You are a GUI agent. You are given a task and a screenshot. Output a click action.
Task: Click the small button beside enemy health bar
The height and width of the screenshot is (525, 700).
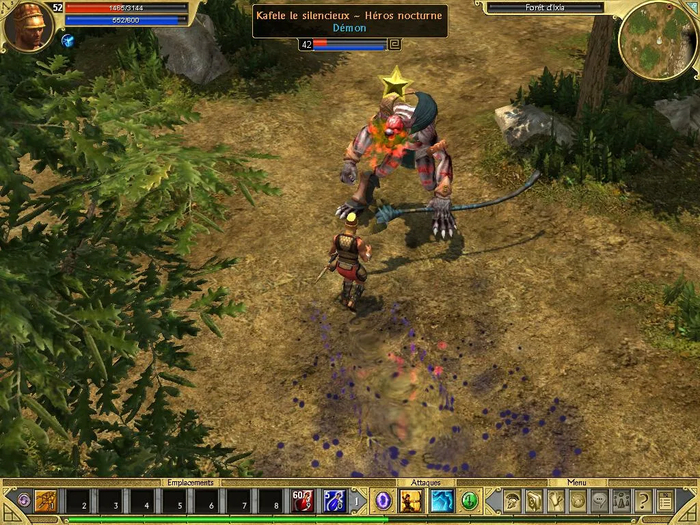(x=394, y=44)
